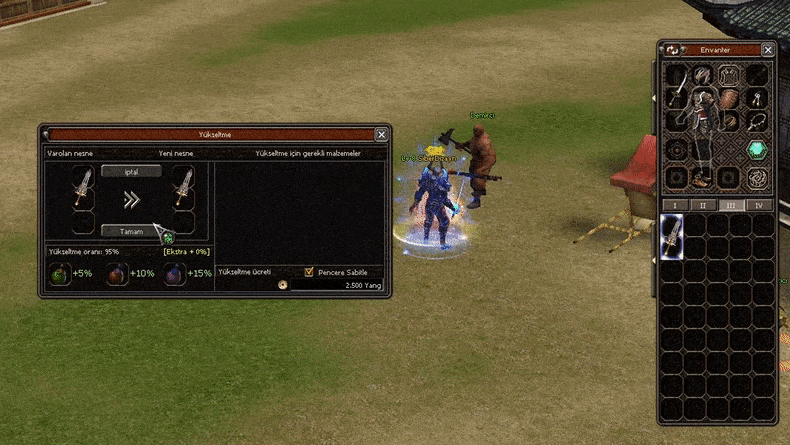This screenshot has height=445, width=790.
Task: Select the +15% purple potion bonus
Action: tap(173, 273)
